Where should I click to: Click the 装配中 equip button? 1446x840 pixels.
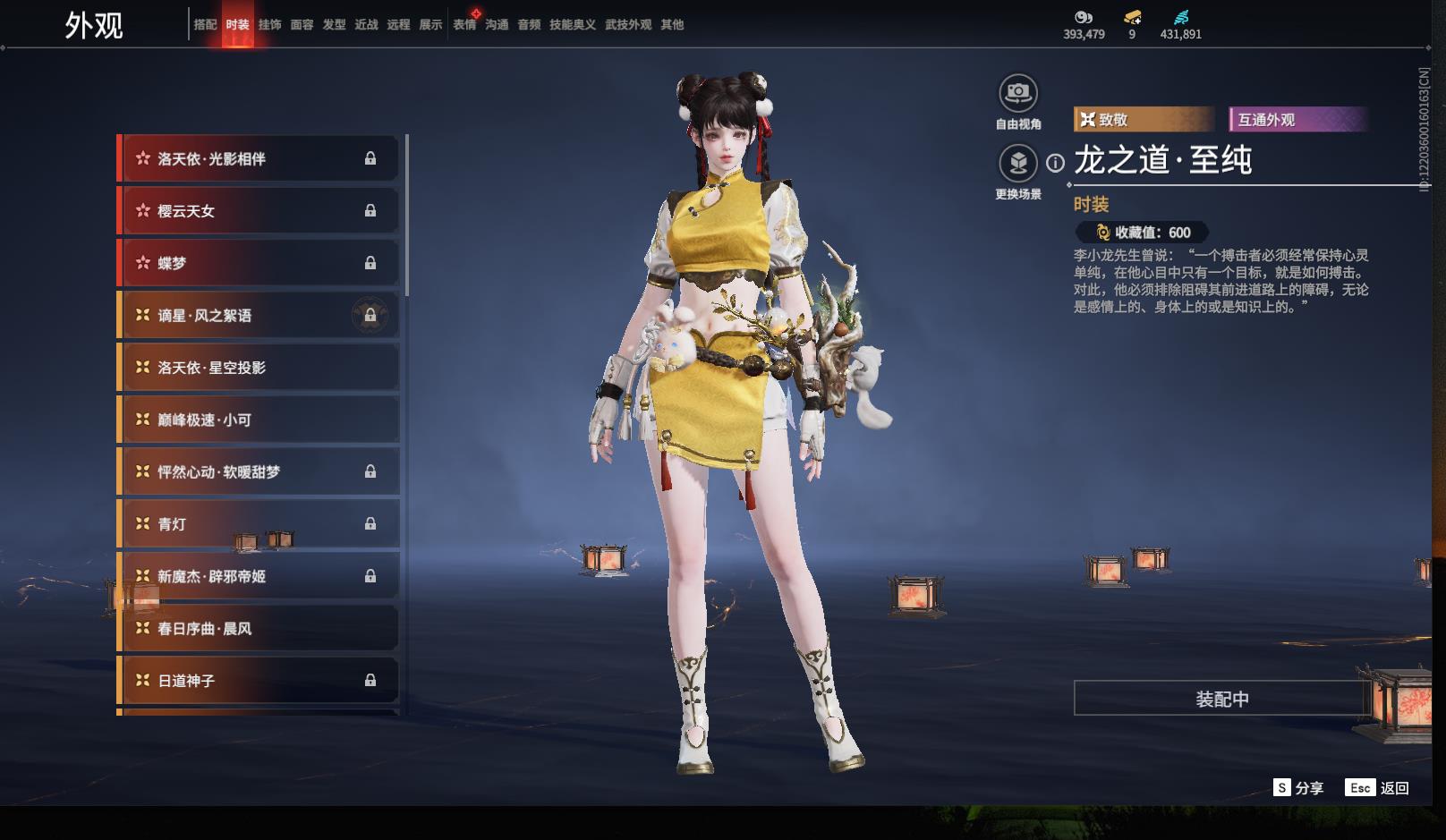point(1221,699)
